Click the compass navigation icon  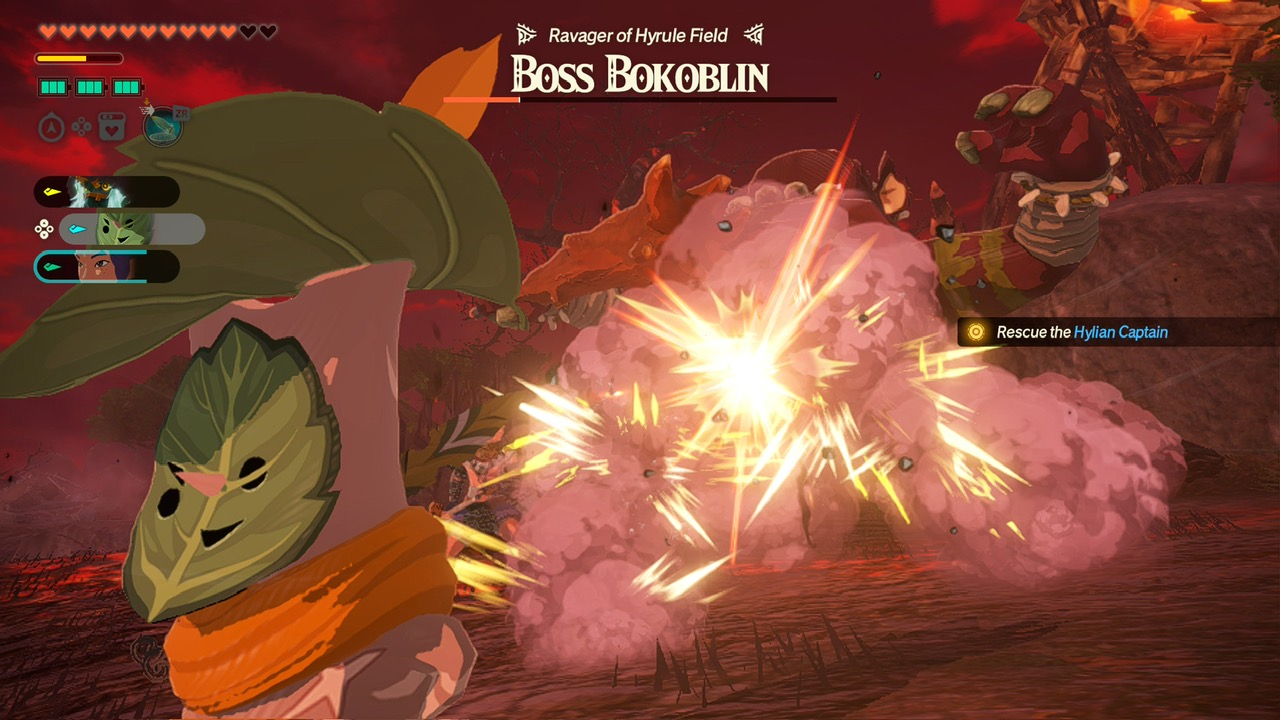[50, 129]
